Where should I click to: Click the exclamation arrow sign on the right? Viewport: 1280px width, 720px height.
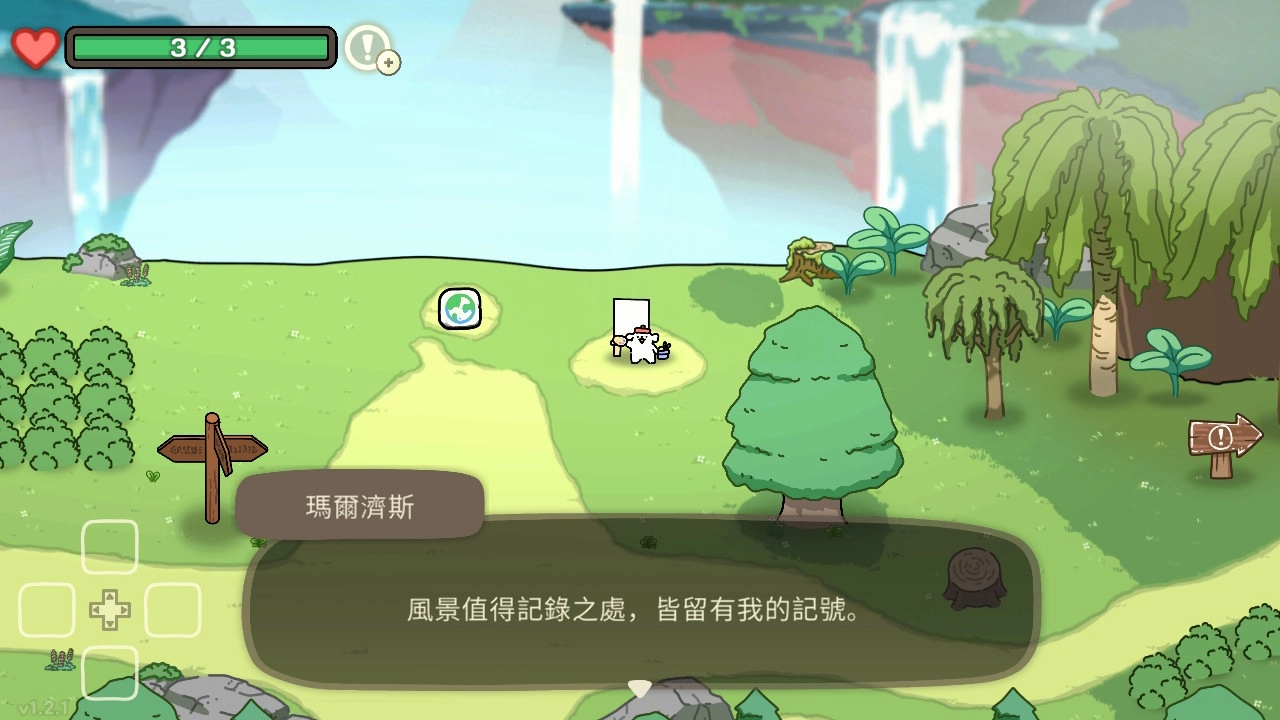click(x=1219, y=436)
